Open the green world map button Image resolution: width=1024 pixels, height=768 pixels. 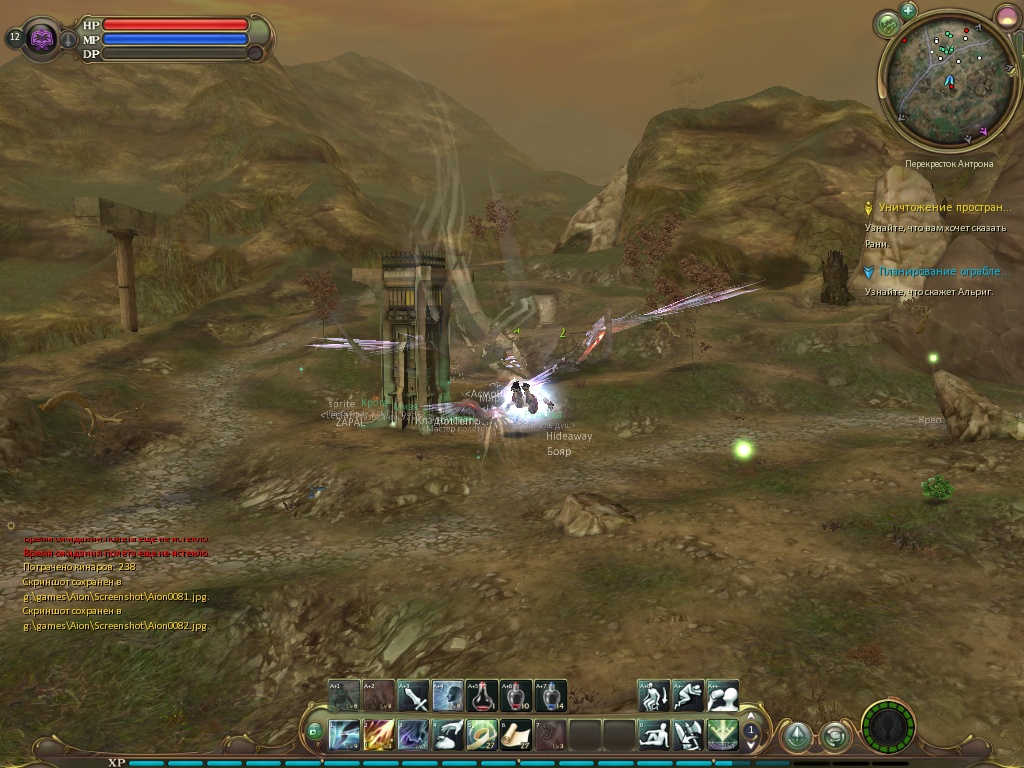886,24
